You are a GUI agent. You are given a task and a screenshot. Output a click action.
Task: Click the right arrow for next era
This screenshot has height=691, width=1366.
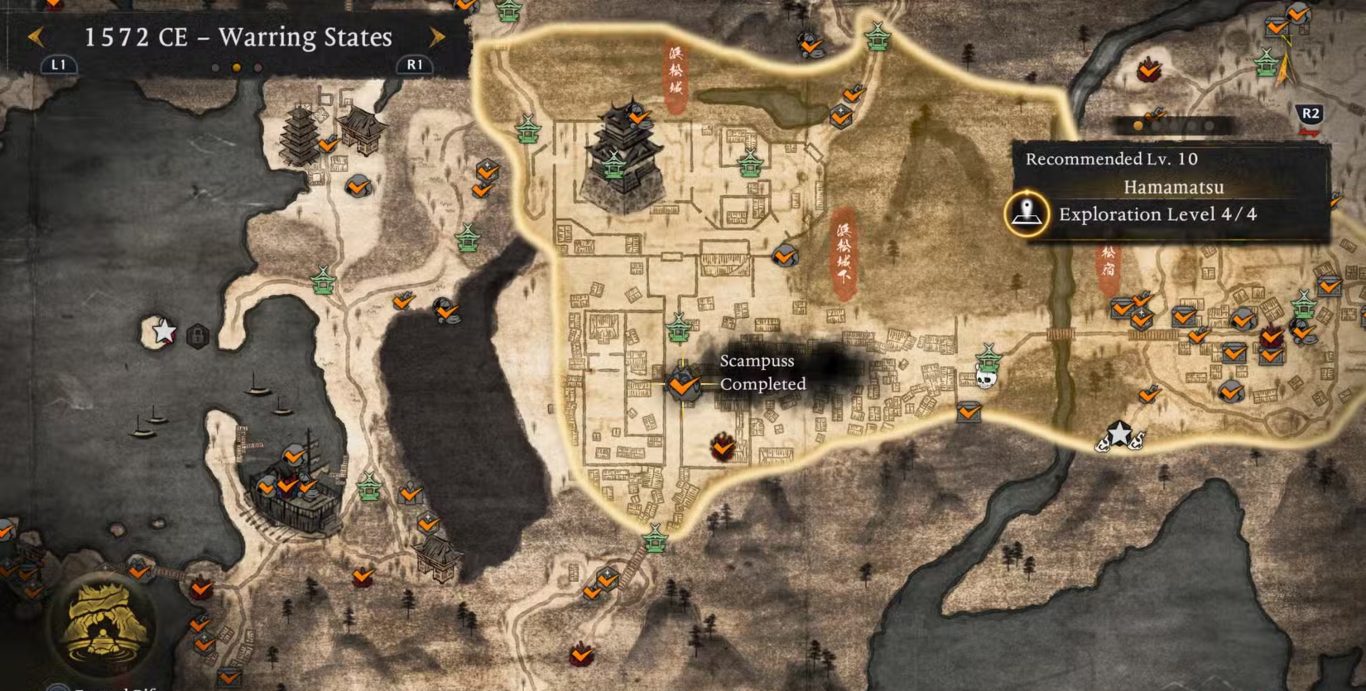[437, 38]
